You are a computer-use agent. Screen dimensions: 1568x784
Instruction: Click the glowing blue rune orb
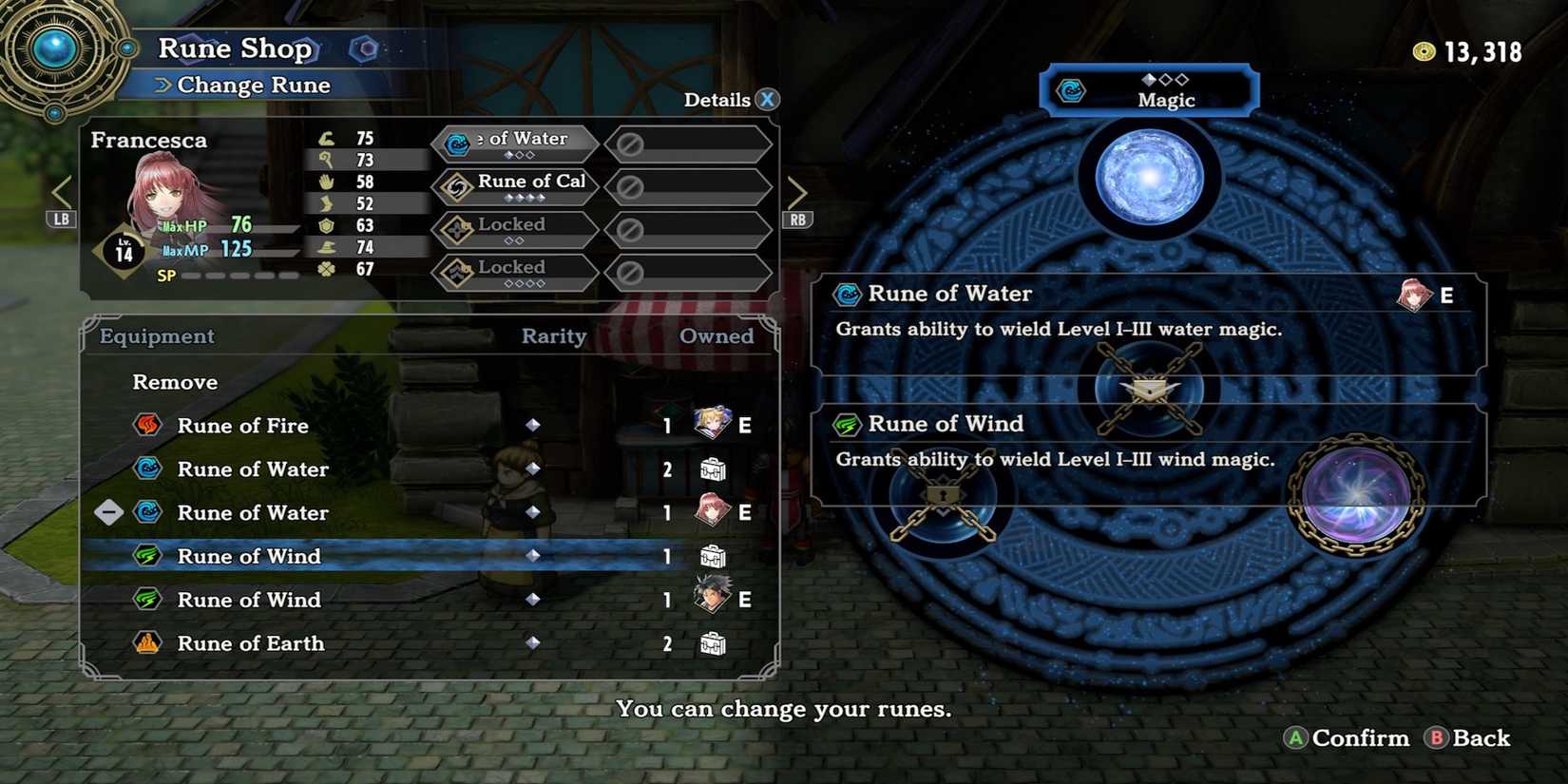(1150, 176)
